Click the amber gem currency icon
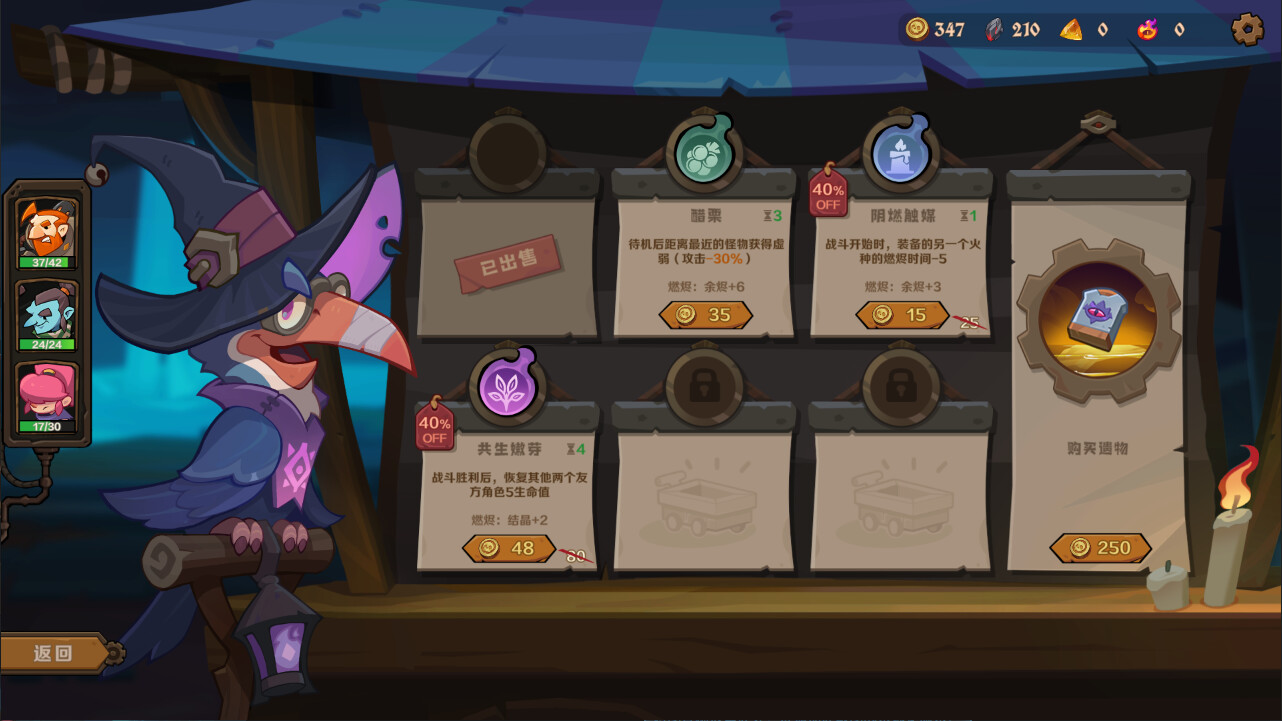Viewport: 1282px width, 721px height. pos(1071,29)
